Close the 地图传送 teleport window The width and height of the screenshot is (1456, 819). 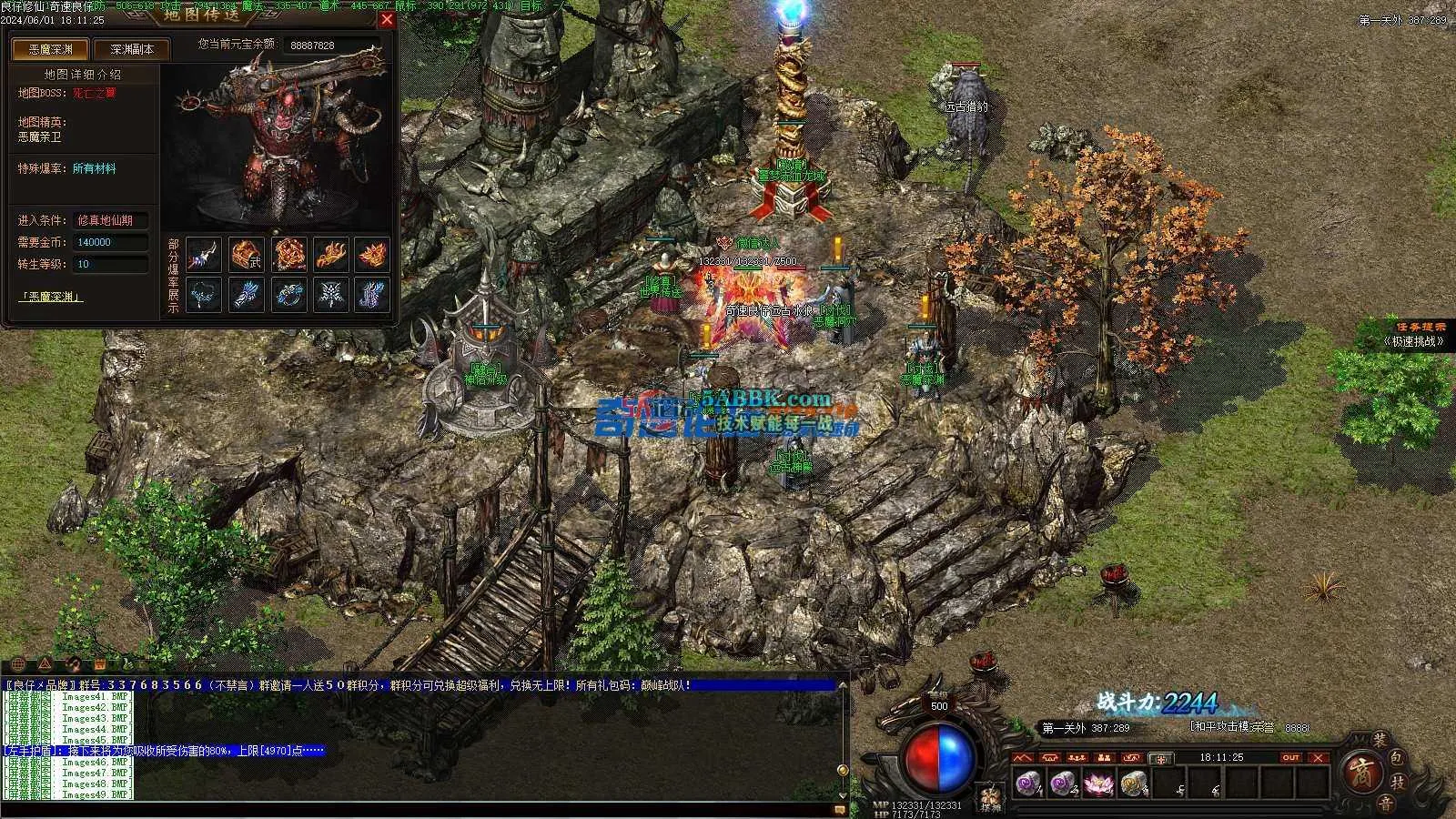pos(387,19)
